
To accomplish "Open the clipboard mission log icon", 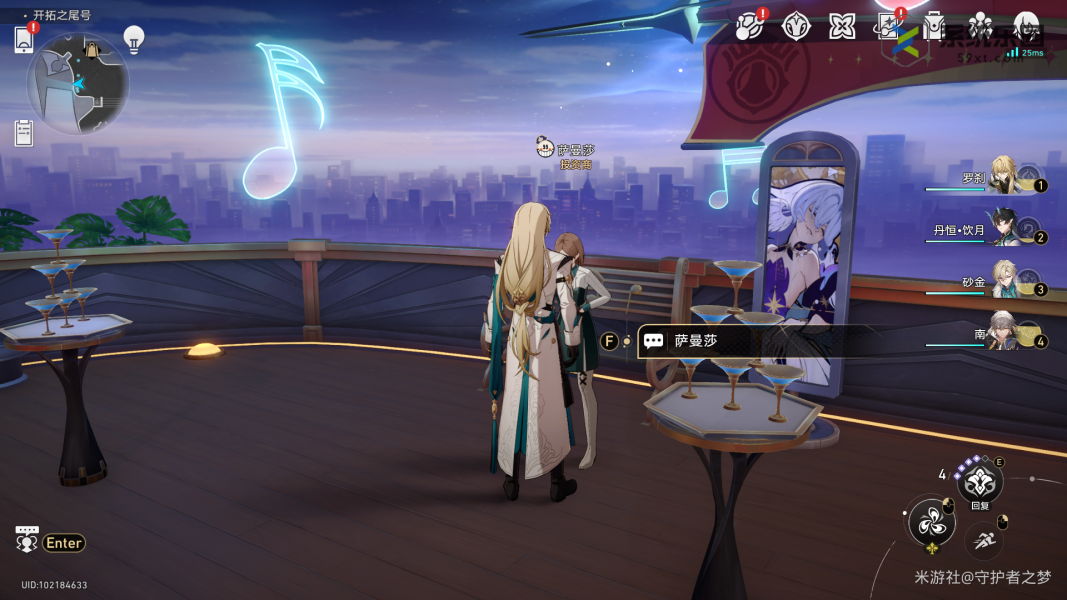I will (x=24, y=132).
